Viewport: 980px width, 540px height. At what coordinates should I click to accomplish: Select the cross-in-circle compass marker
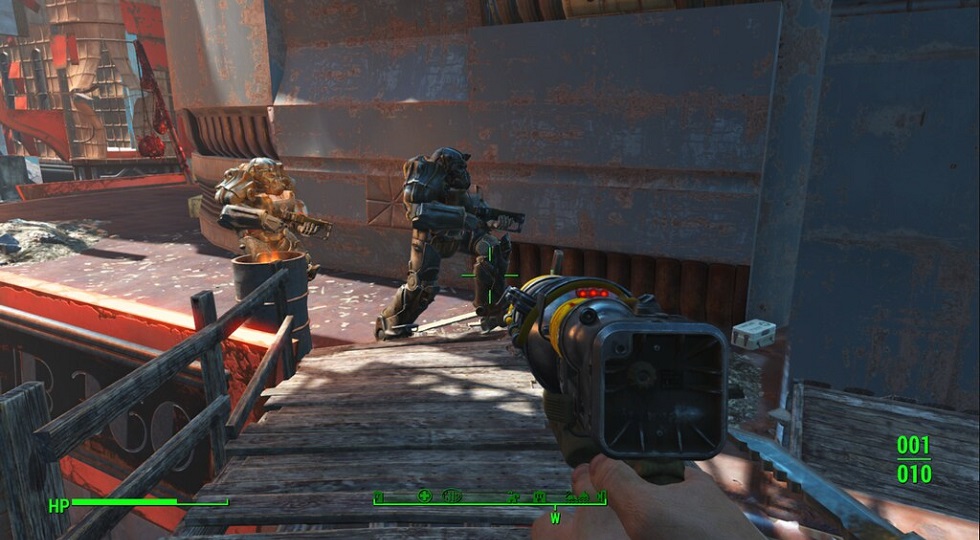point(424,496)
